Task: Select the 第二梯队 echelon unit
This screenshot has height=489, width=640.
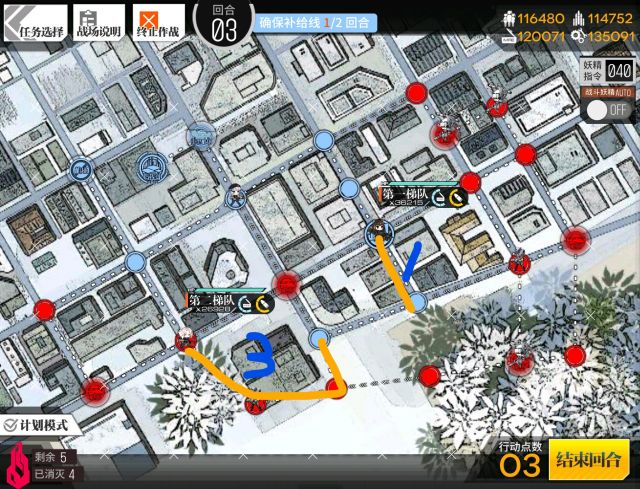Action: point(185,340)
